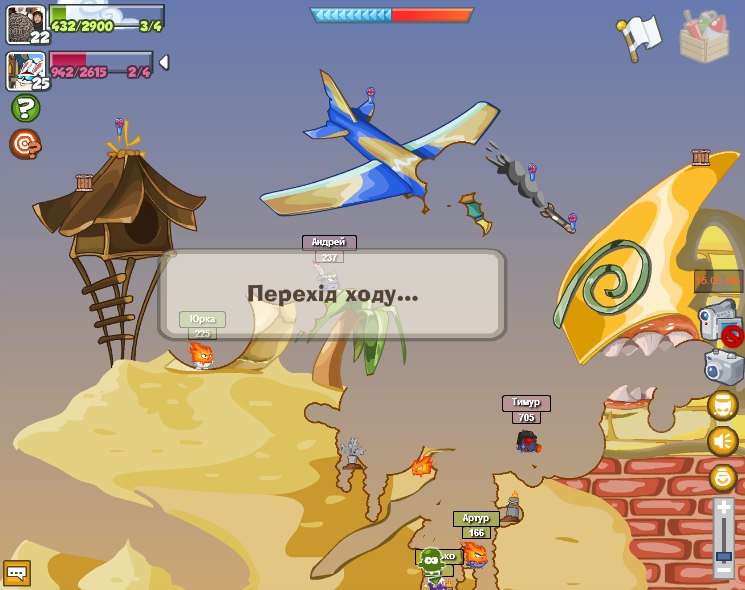Select the level 25 rabbit player avatar

click(x=25, y=70)
